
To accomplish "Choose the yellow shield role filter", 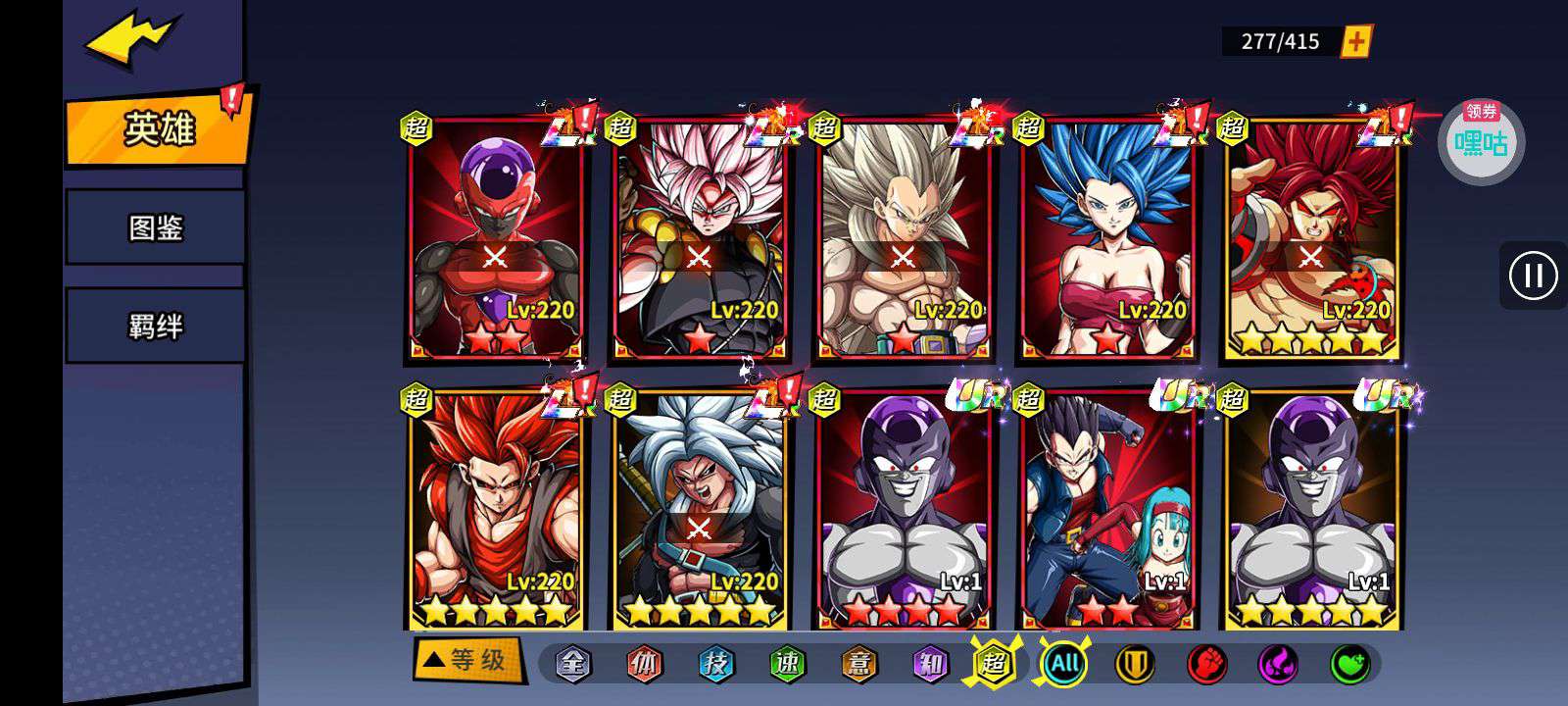I will [1135, 664].
